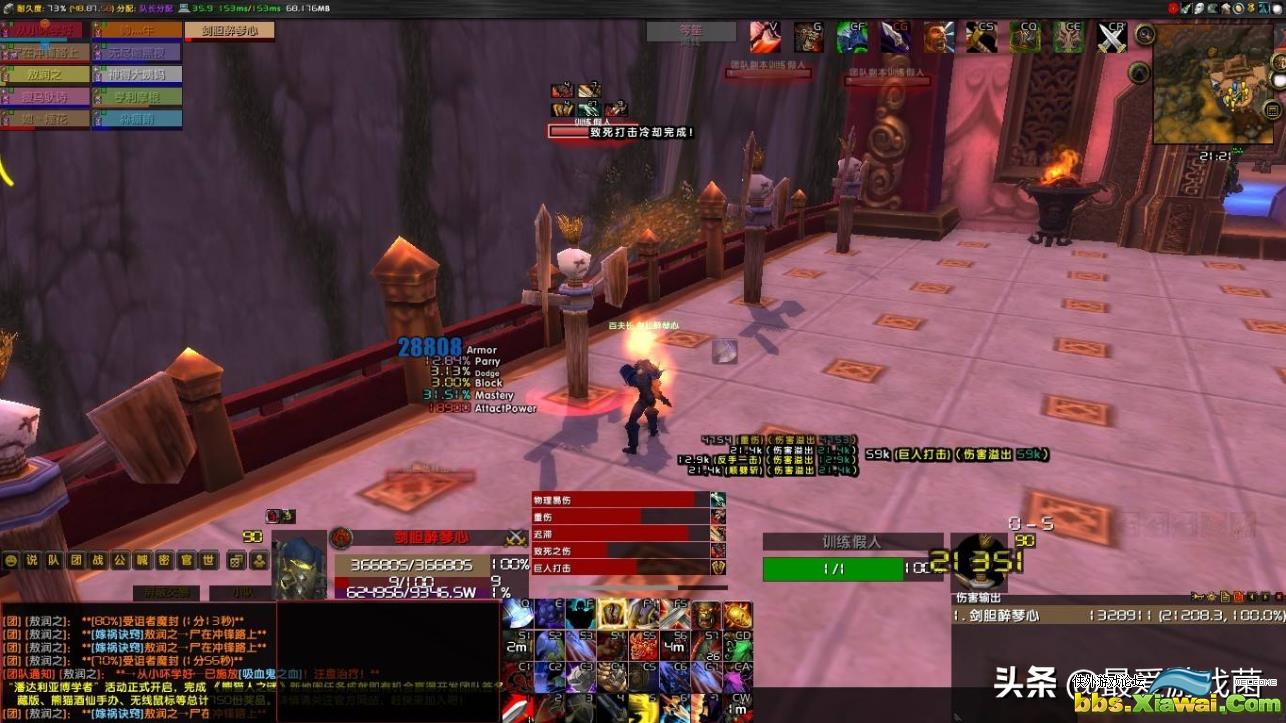Screen dimensions: 1286x723
Task: Click the crossed swords icon in the top bar
Action: (x=1112, y=37)
